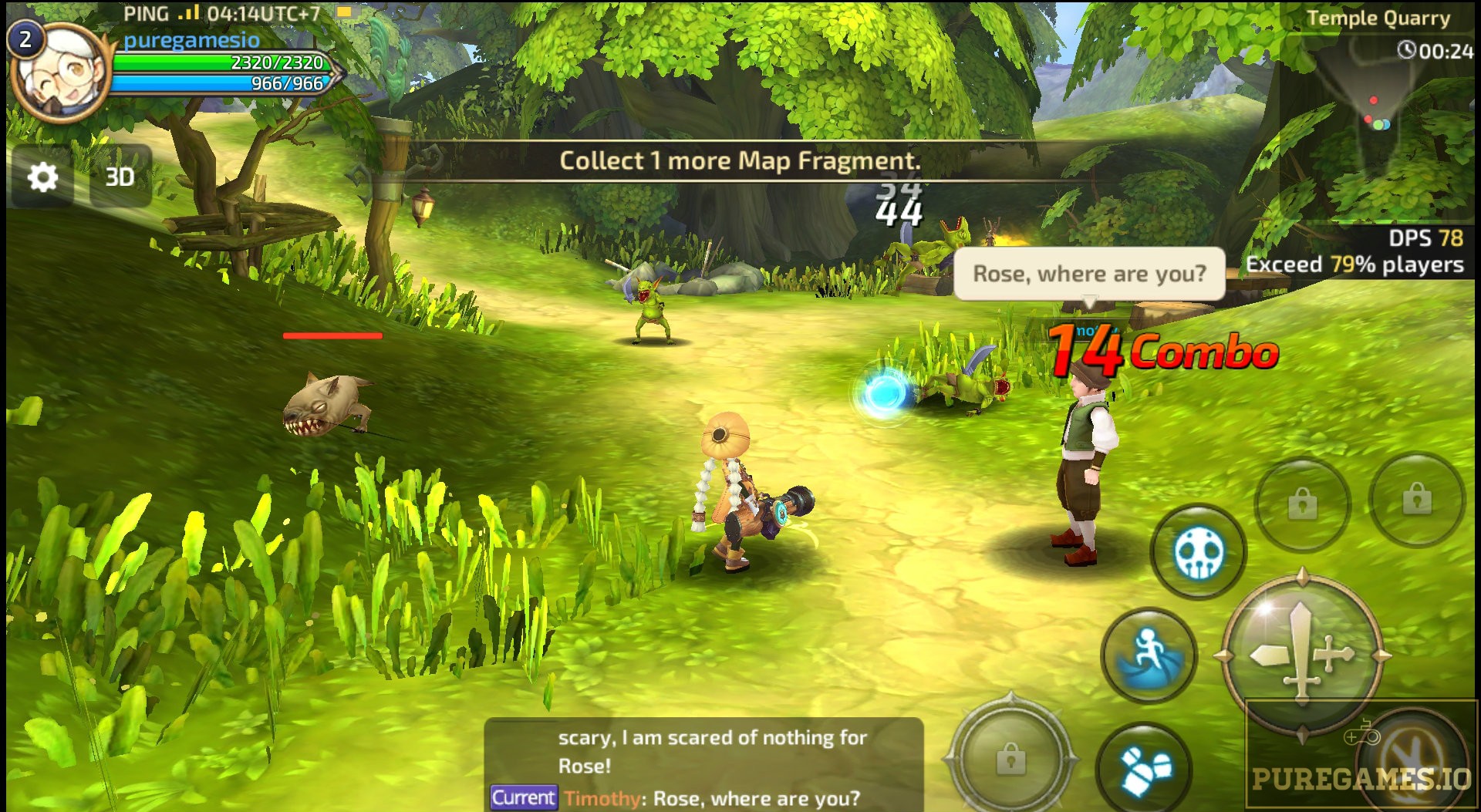Tap the Collect Map Fragment objective banner
This screenshot has width=1481, height=812.
tap(740, 161)
